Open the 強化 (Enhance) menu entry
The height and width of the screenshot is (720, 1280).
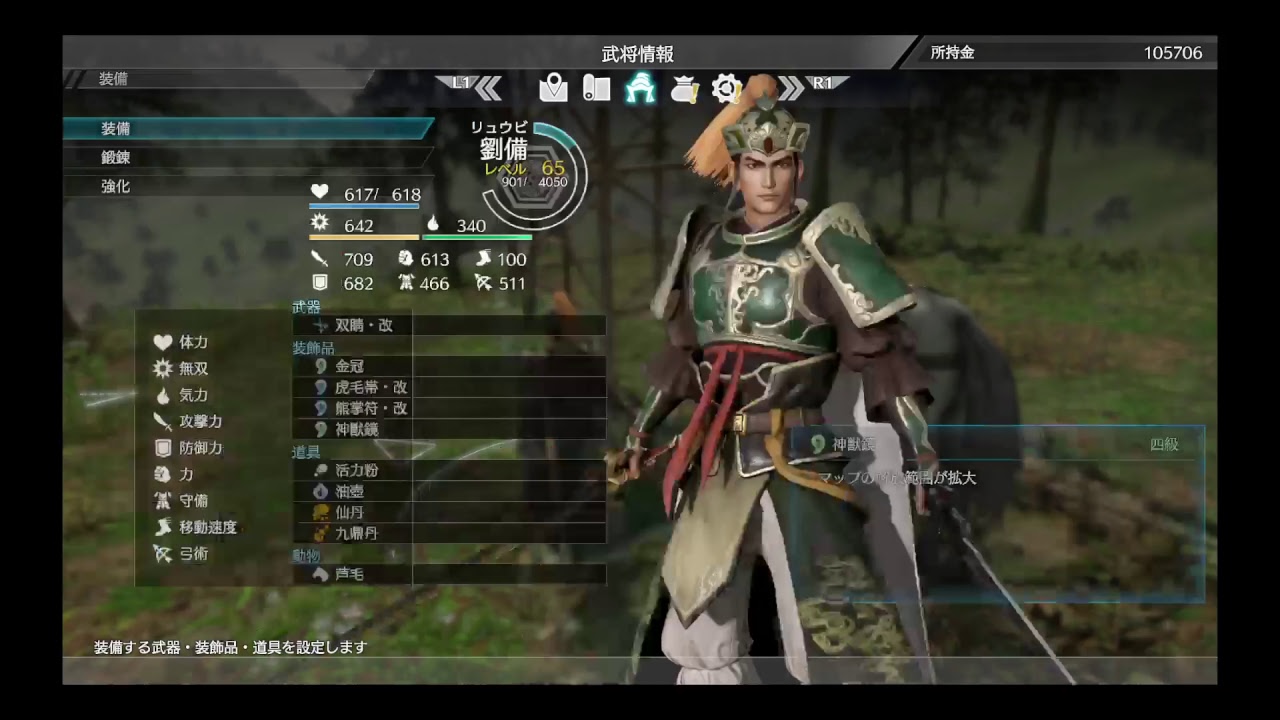pyautogui.click(x=248, y=187)
